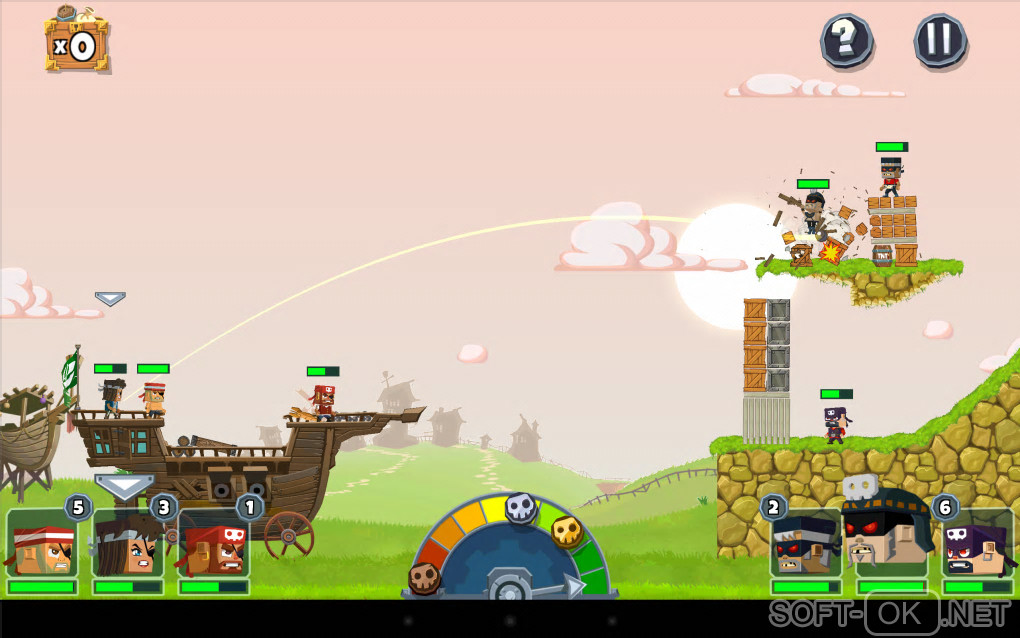Select the black bandana enemy portrait numbered 2

(x=805, y=545)
